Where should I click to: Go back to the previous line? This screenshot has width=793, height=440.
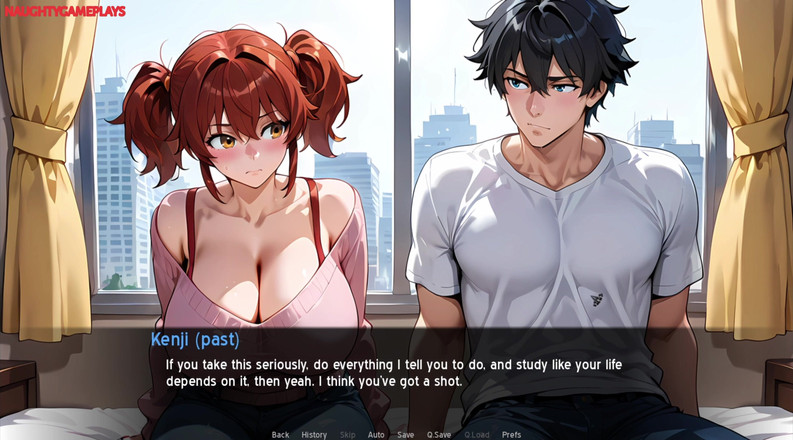280,435
